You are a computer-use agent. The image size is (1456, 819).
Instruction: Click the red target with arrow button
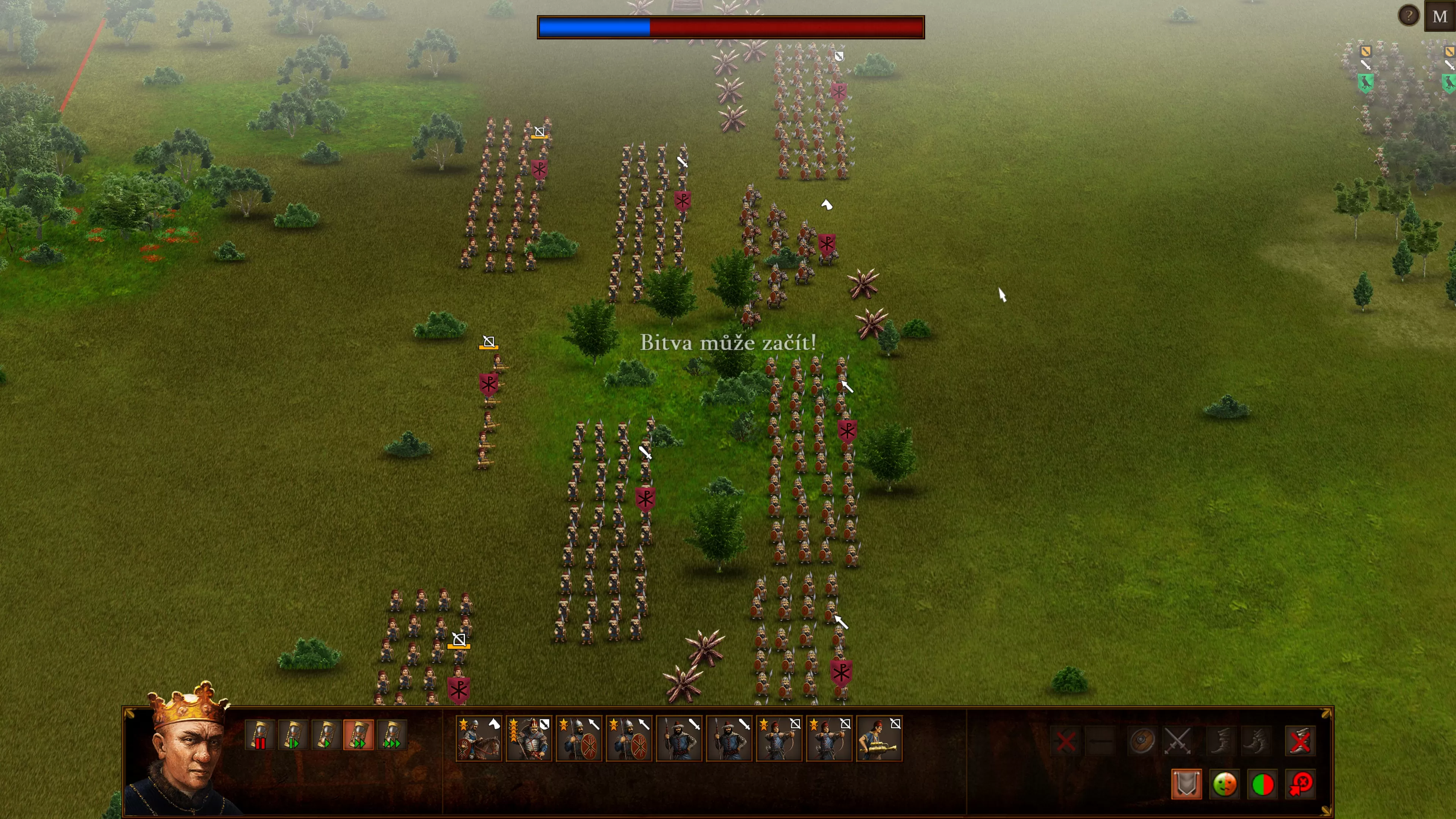pos(1301,784)
